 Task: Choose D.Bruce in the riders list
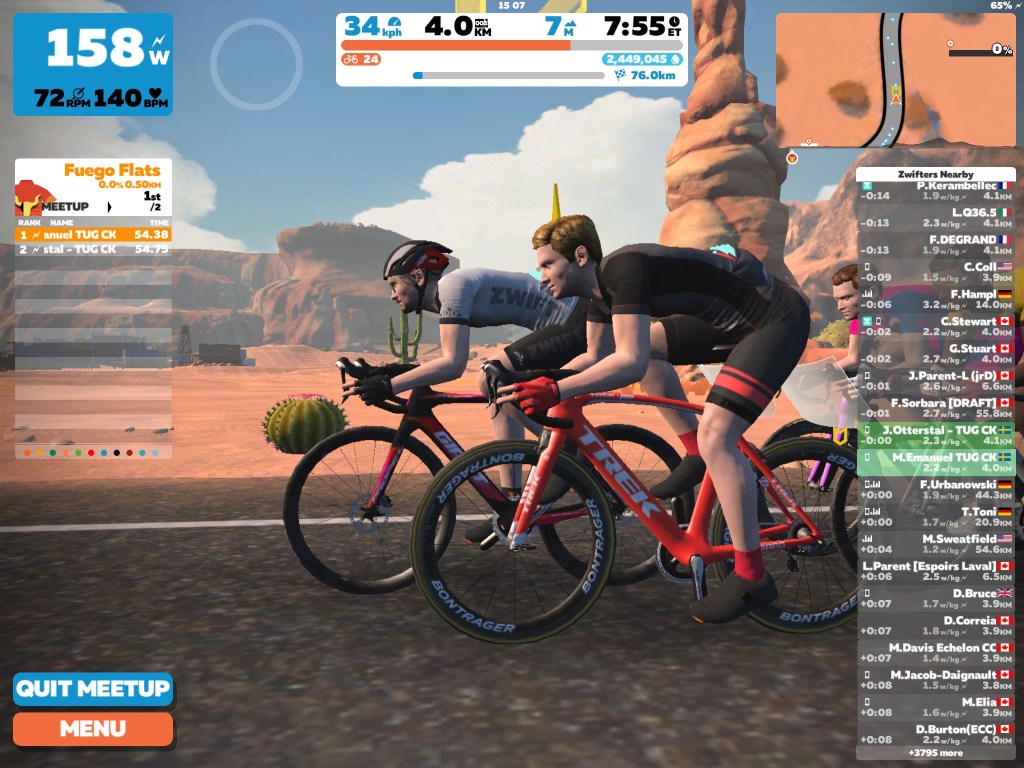936,598
